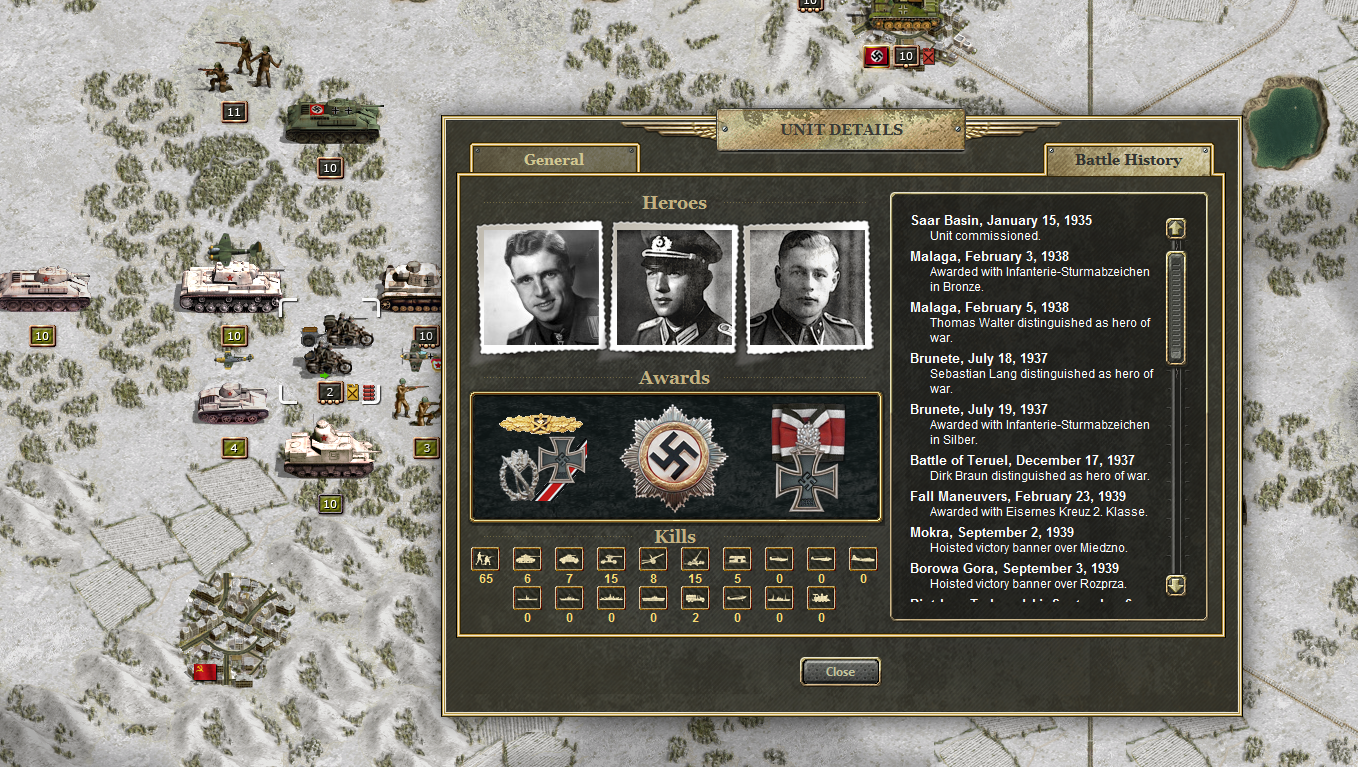Image resolution: width=1358 pixels, height=767 pixels.
Task: Select the motorcycle unit with strength 2
Action: 337,348
